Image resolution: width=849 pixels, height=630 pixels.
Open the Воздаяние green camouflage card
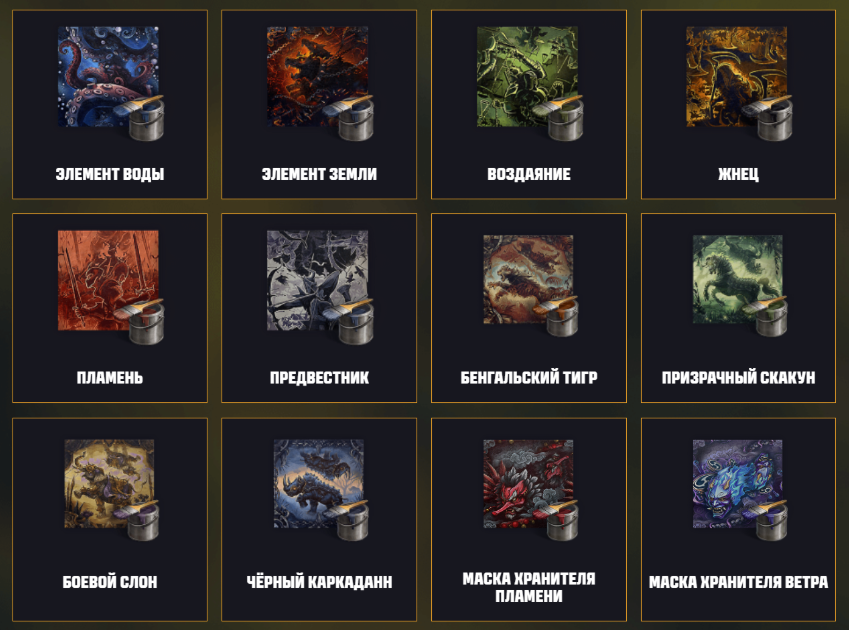click(529, 104)
